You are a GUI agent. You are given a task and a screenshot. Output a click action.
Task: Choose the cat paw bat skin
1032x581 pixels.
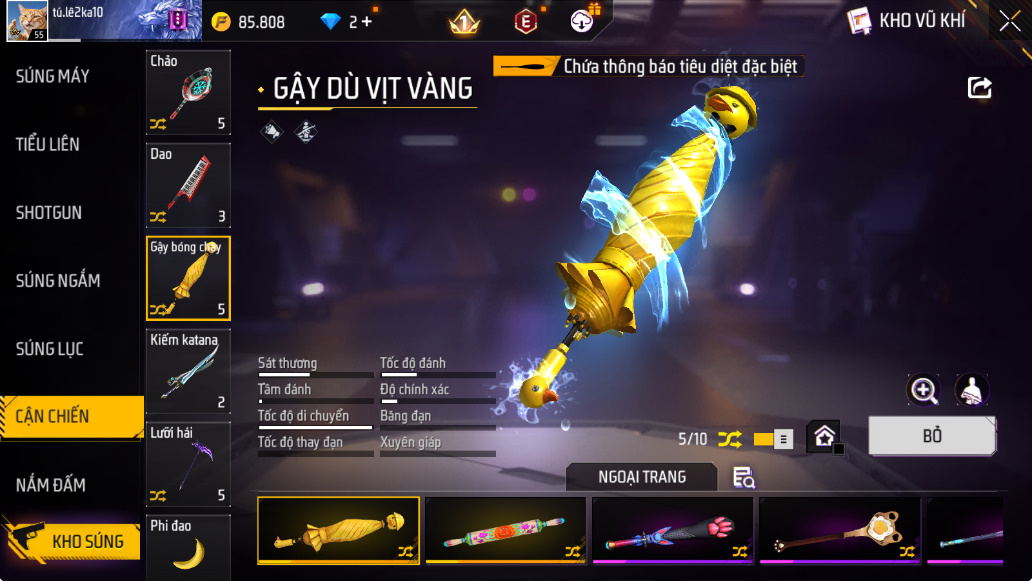click(x=673, y=531)
